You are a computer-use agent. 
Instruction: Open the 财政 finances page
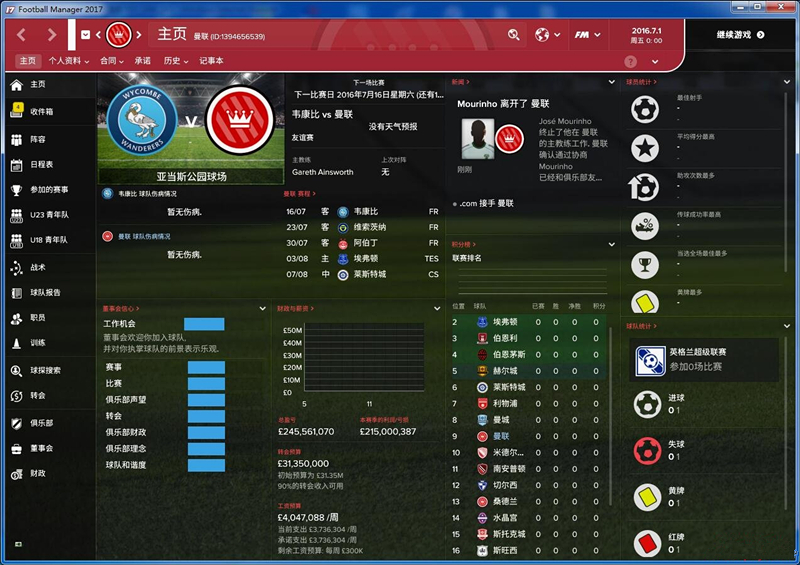37,473
